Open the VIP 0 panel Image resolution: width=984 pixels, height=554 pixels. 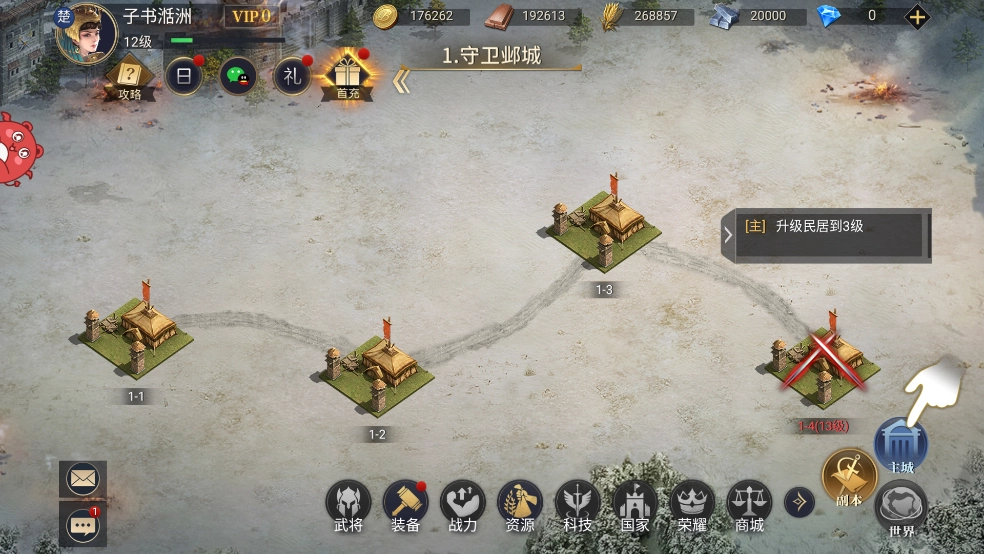251,17
